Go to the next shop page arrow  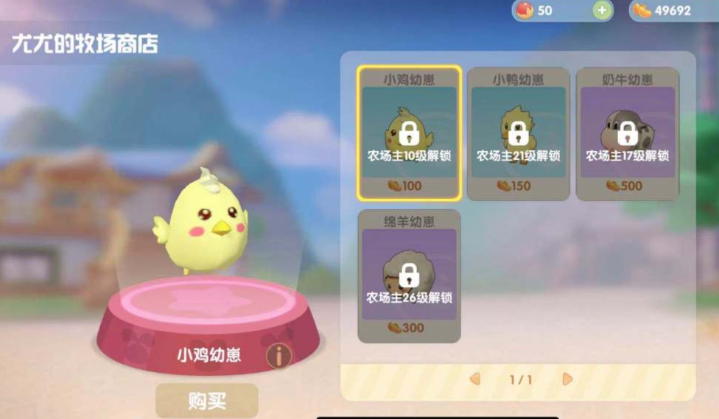click(x=567, y=379)
